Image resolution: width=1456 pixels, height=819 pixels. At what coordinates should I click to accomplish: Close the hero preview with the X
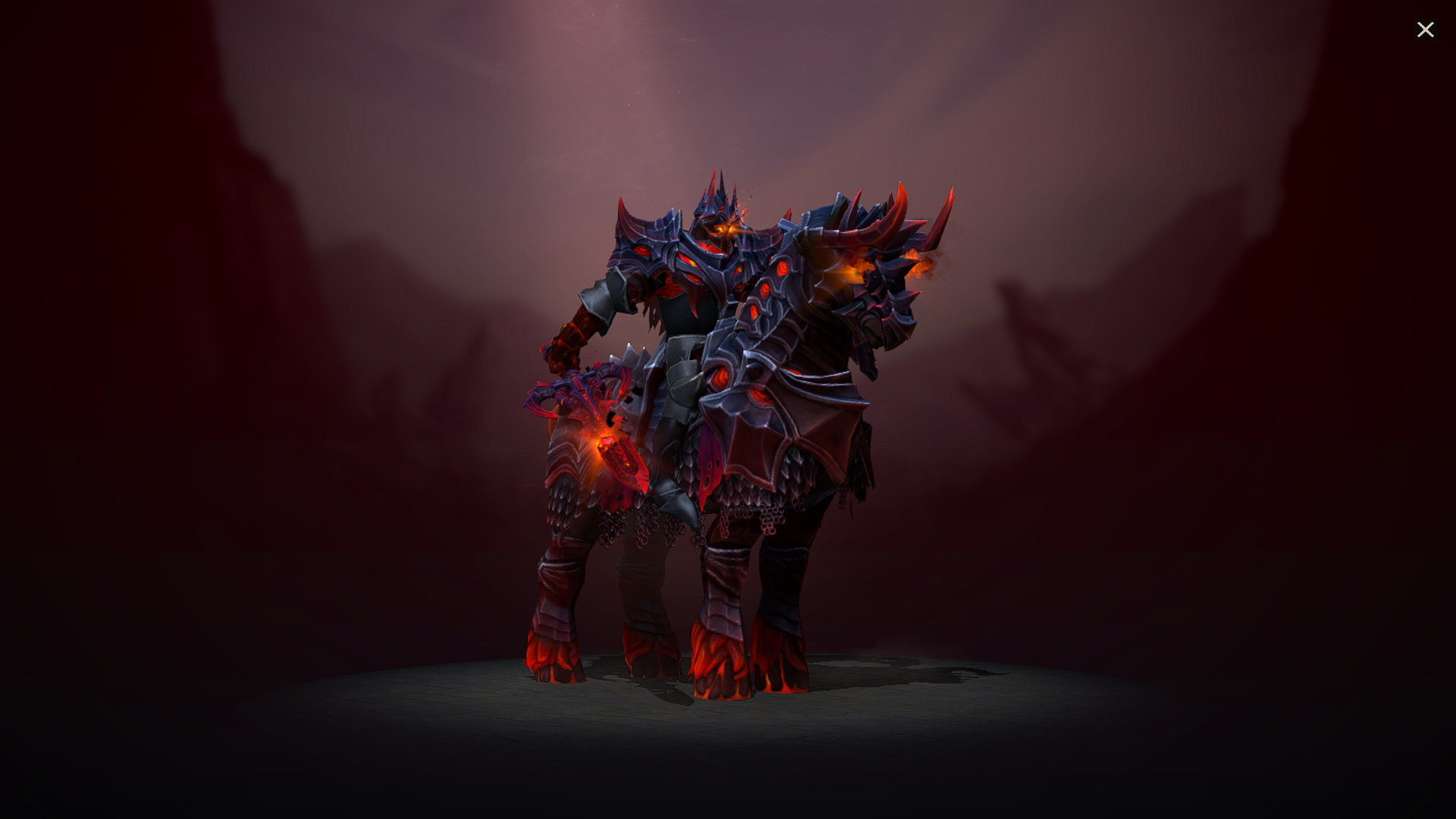[x=1426, y=30]
